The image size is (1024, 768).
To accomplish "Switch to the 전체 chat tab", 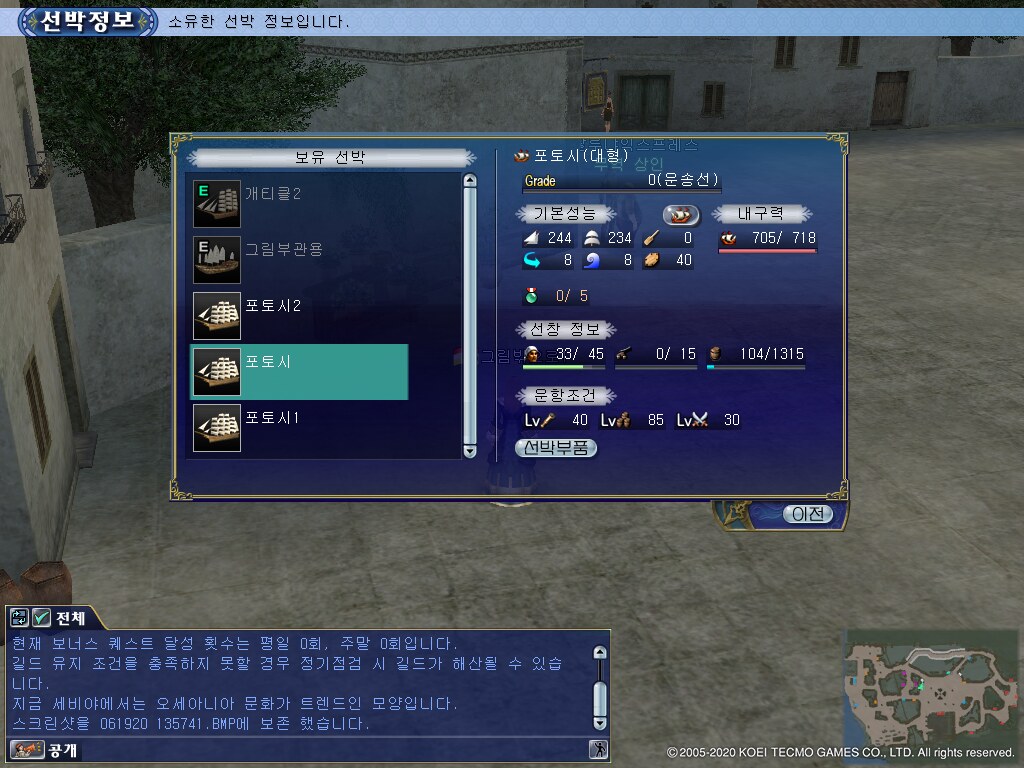I will (x=70, y=617).
